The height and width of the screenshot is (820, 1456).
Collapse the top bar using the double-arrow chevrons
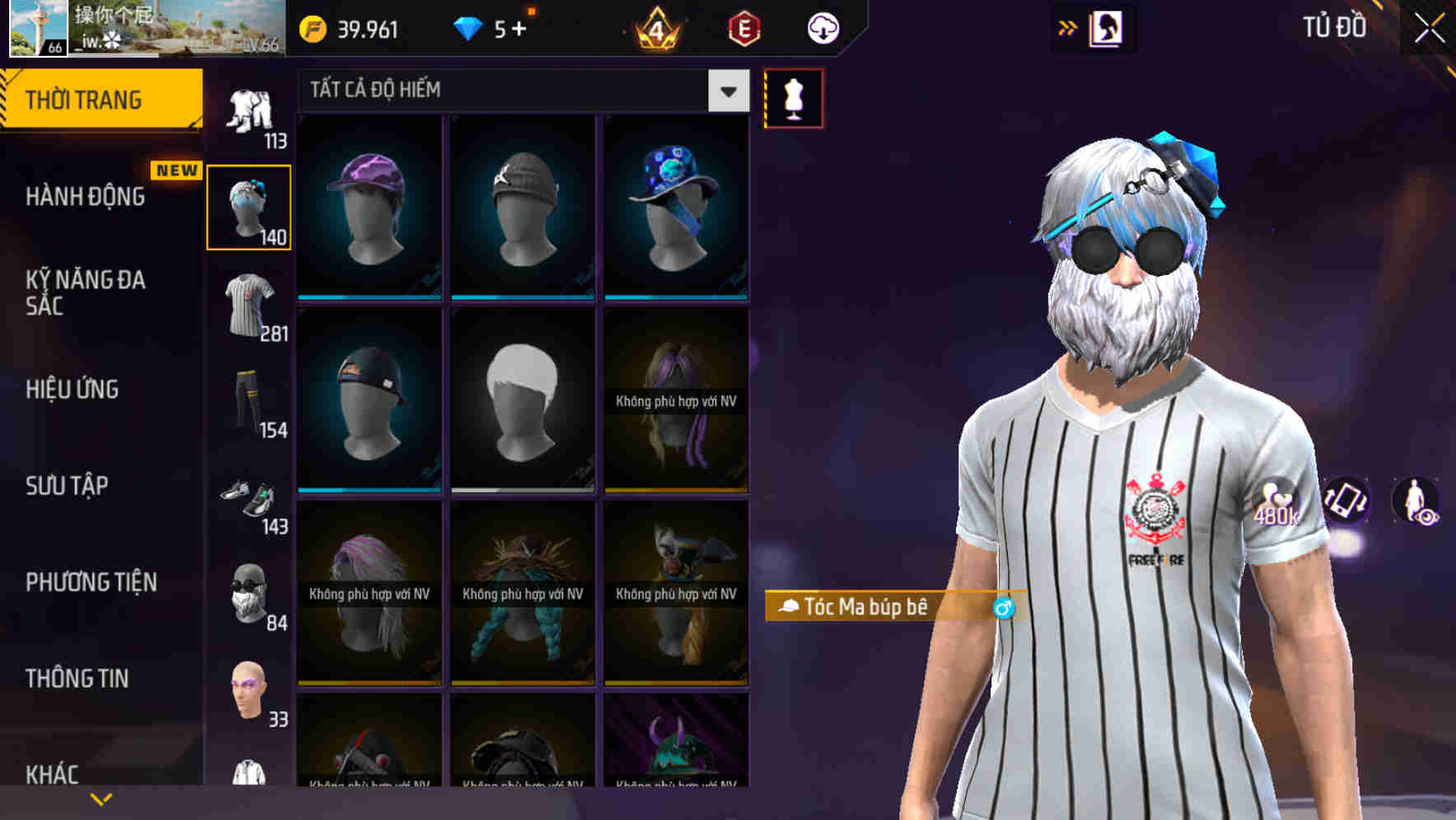coord(1068,27)
